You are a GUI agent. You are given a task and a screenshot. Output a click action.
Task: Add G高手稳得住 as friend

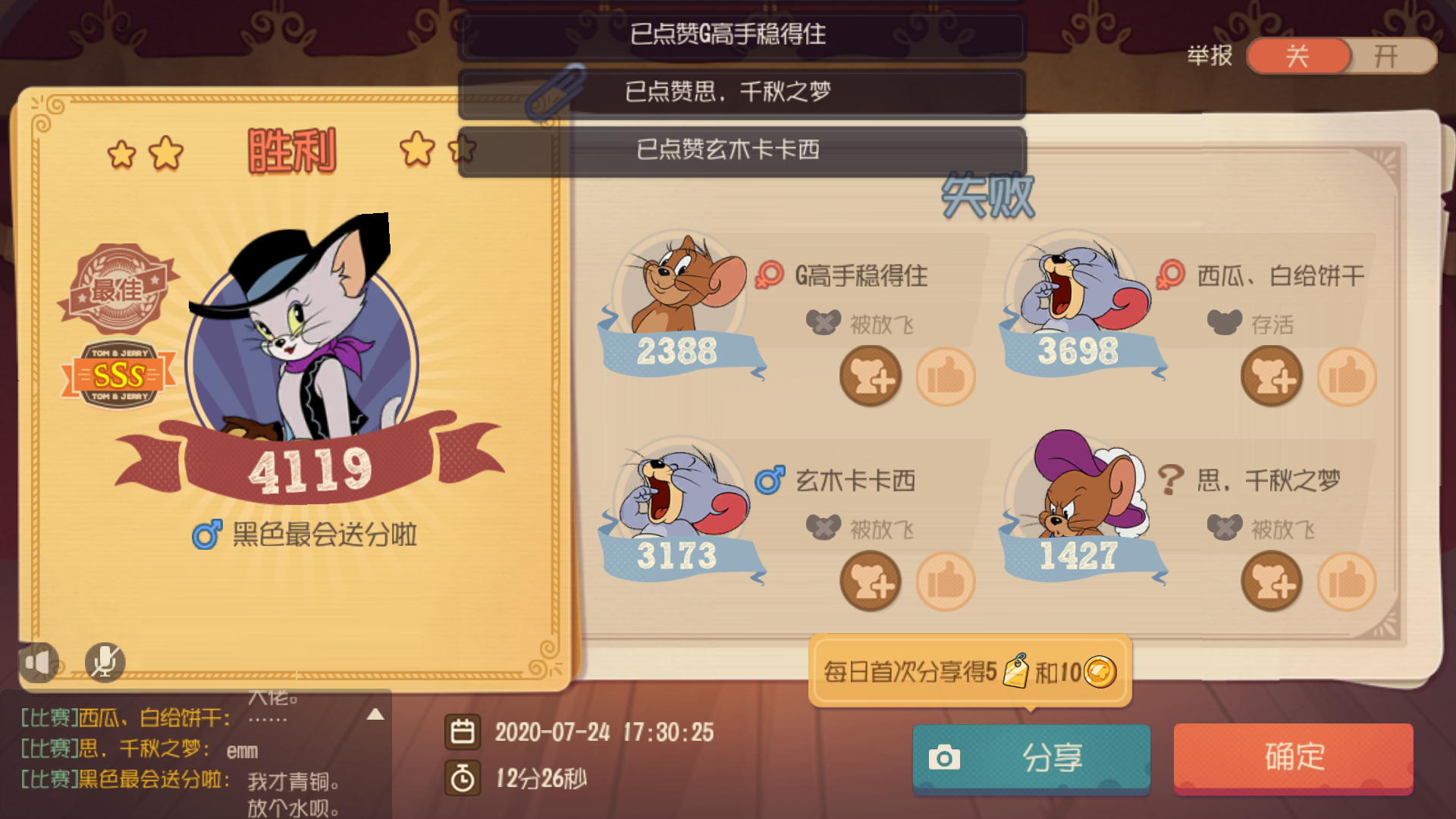(x=871, y=376)
